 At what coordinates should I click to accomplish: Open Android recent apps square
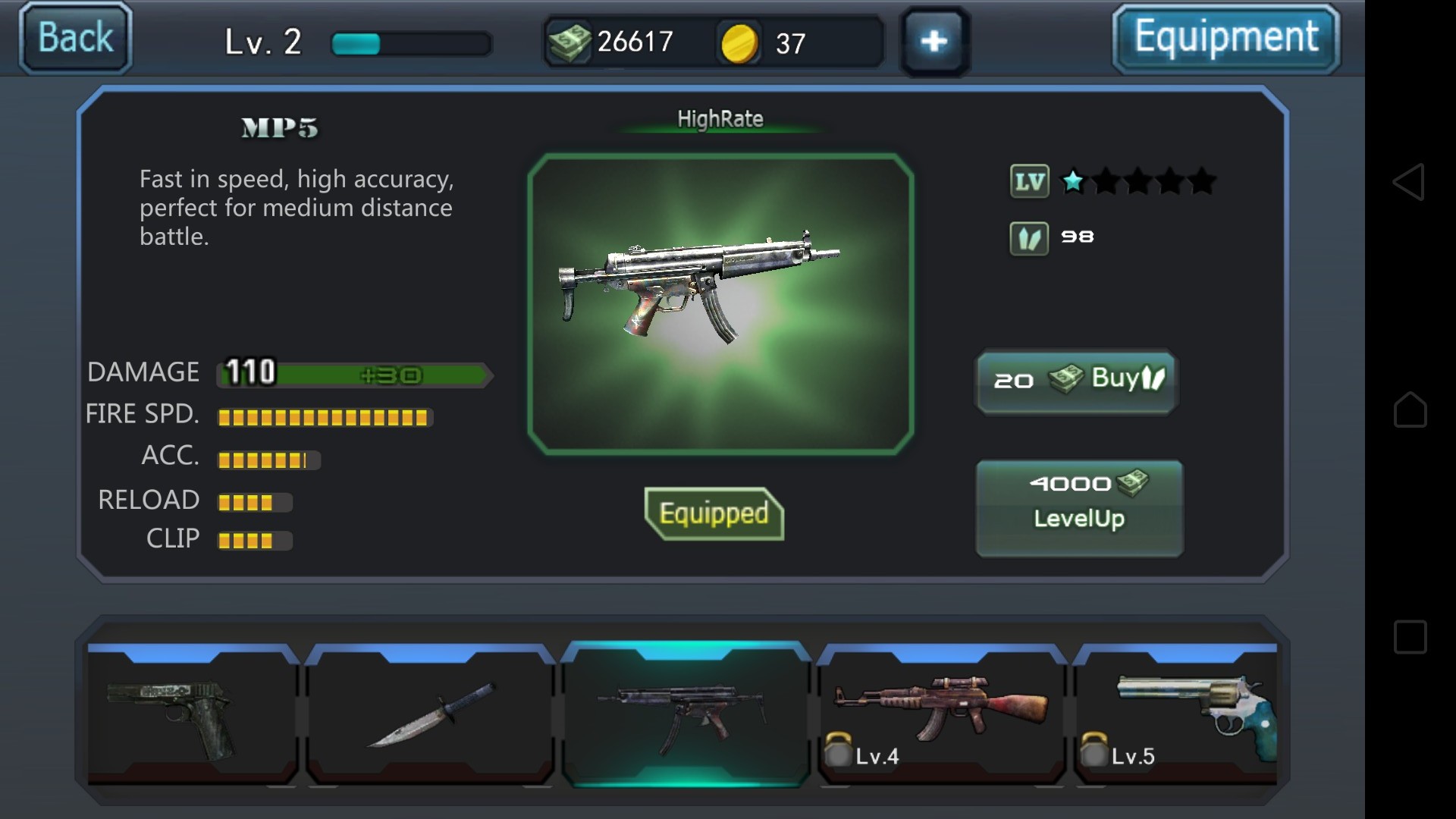pos(1410,637)
